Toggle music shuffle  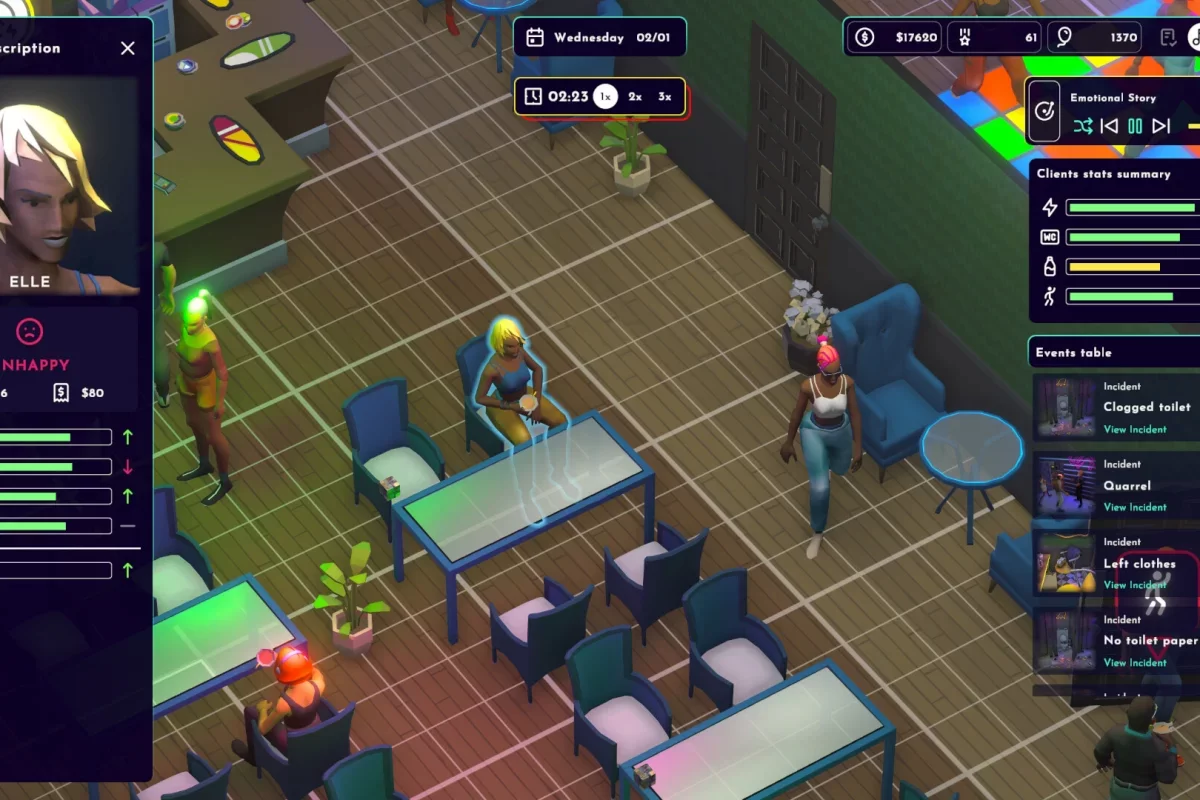click(x=1083, y=126)
